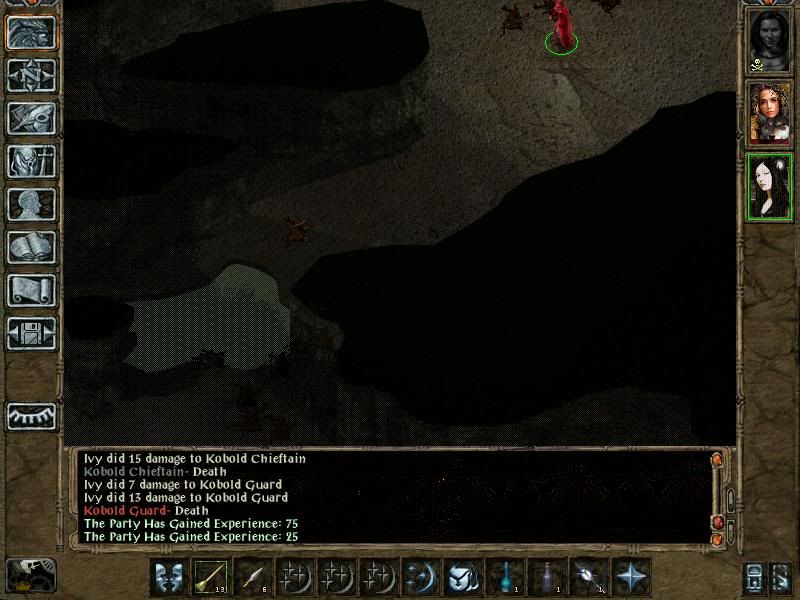This screenshot has width=800, height=600.
Task: Open the Options menu with the floppy disk
Action: [x=31, y=333]
